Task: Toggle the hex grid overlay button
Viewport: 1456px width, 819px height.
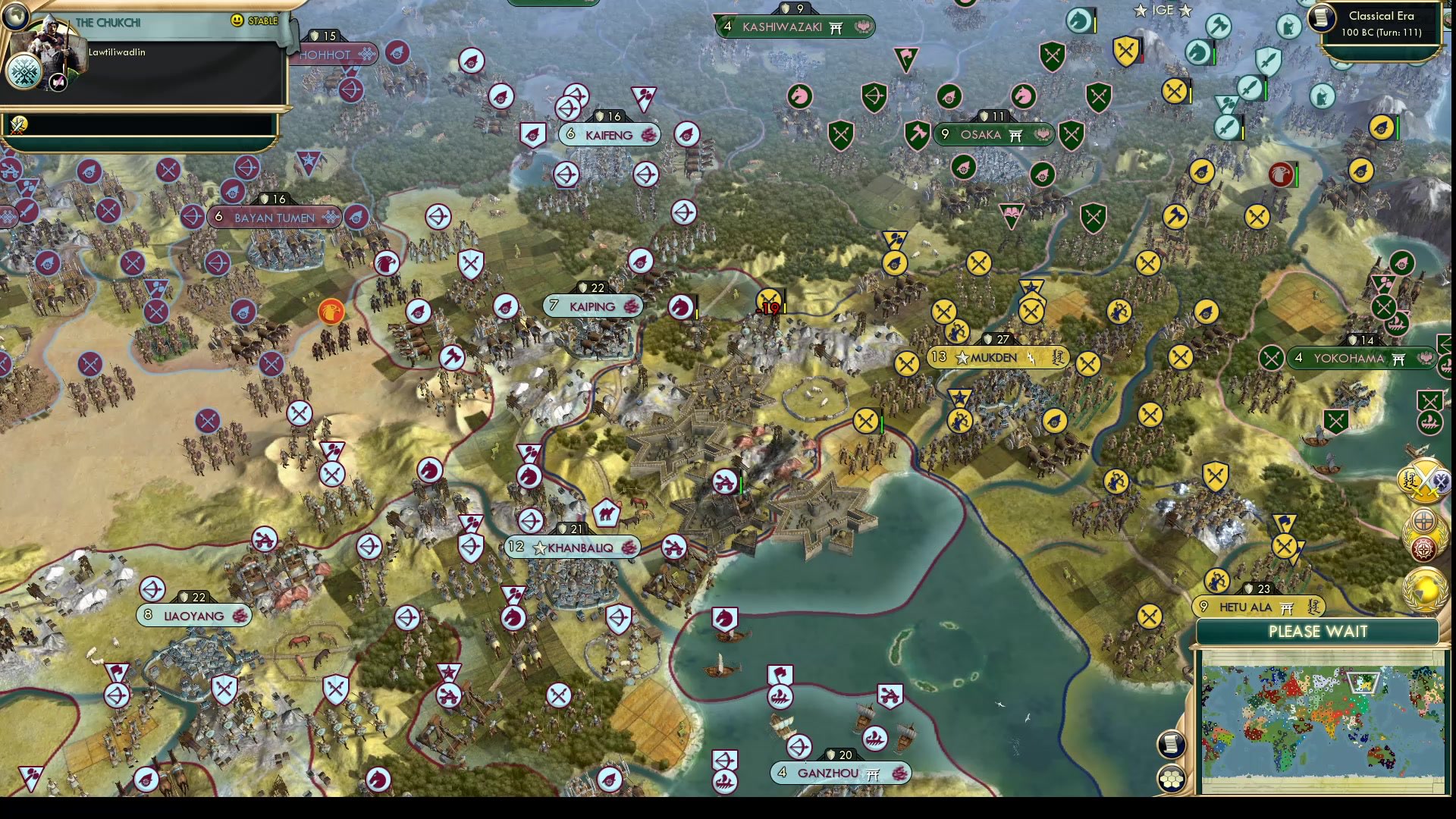Action: [1171, 780]
